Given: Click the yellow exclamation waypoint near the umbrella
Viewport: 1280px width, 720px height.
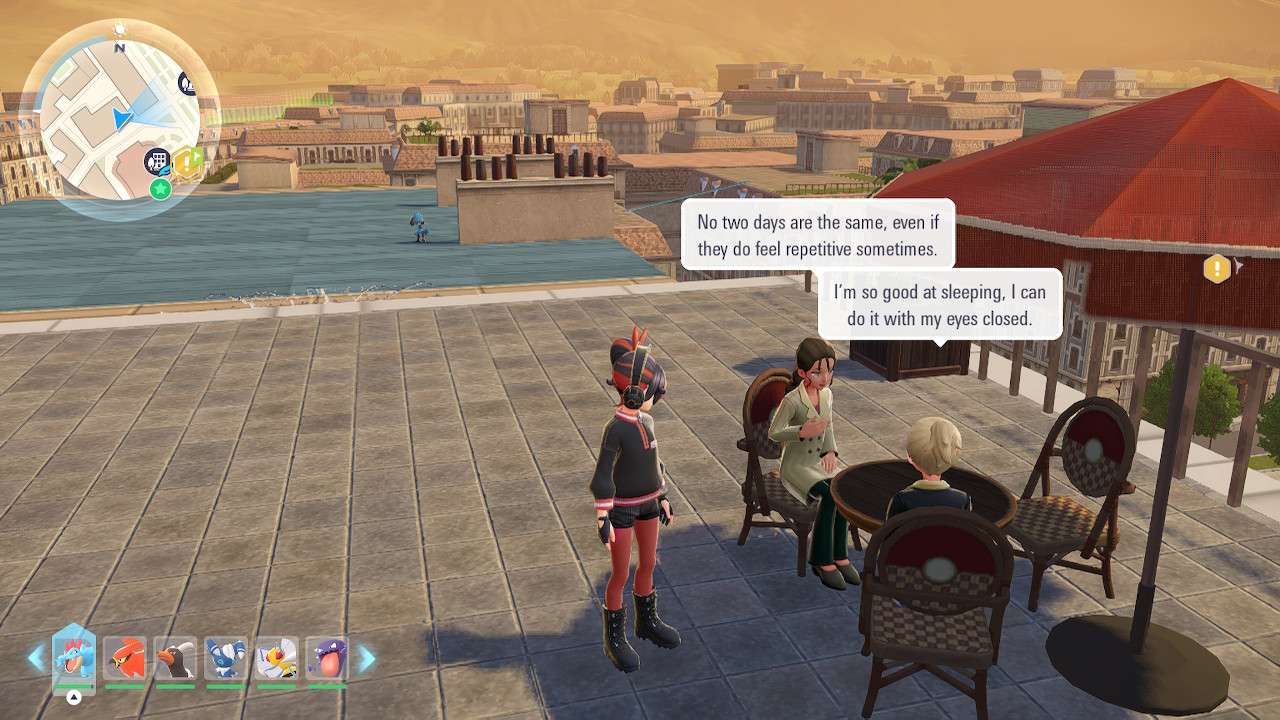Looking at the screenshot, I should (x=1216, y=268).
